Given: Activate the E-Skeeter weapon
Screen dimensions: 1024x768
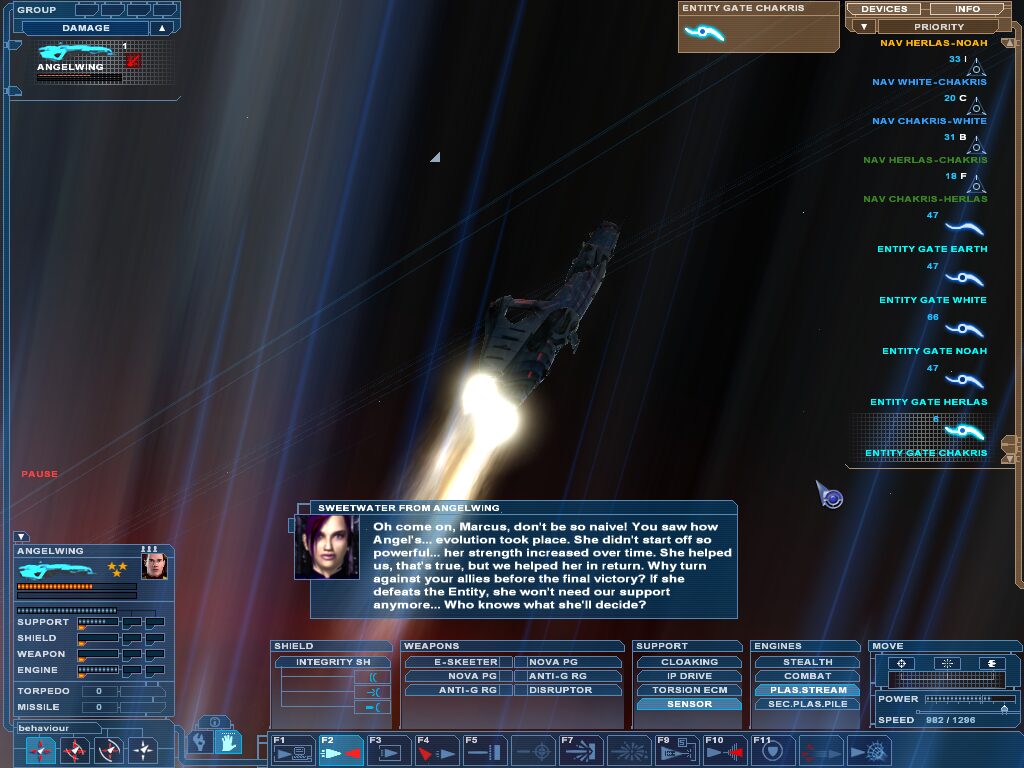Looking at the screenshot, I should (457, 662).
